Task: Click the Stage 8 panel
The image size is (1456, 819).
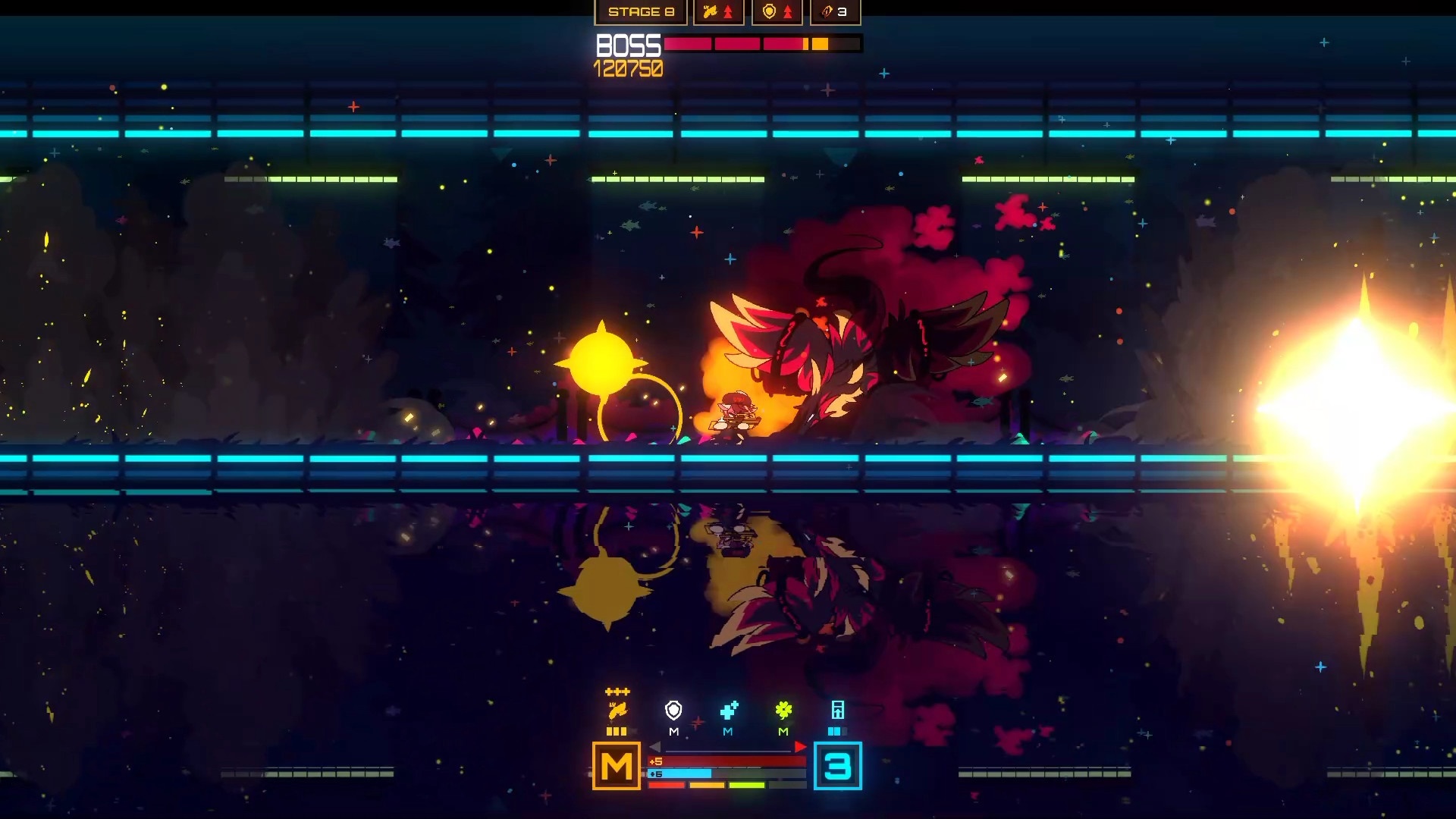Action: click(641, 12)
